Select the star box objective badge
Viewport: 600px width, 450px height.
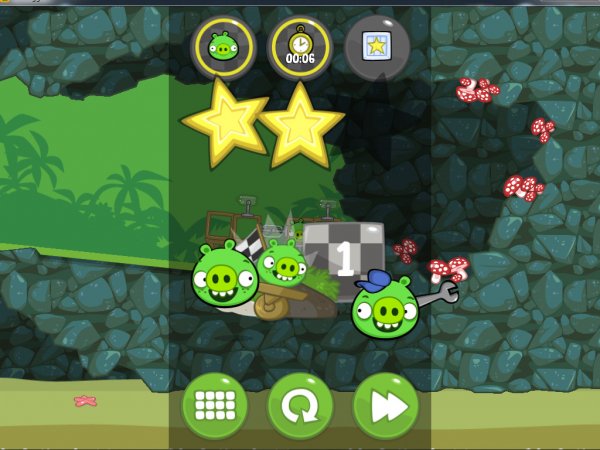(377, 46)
